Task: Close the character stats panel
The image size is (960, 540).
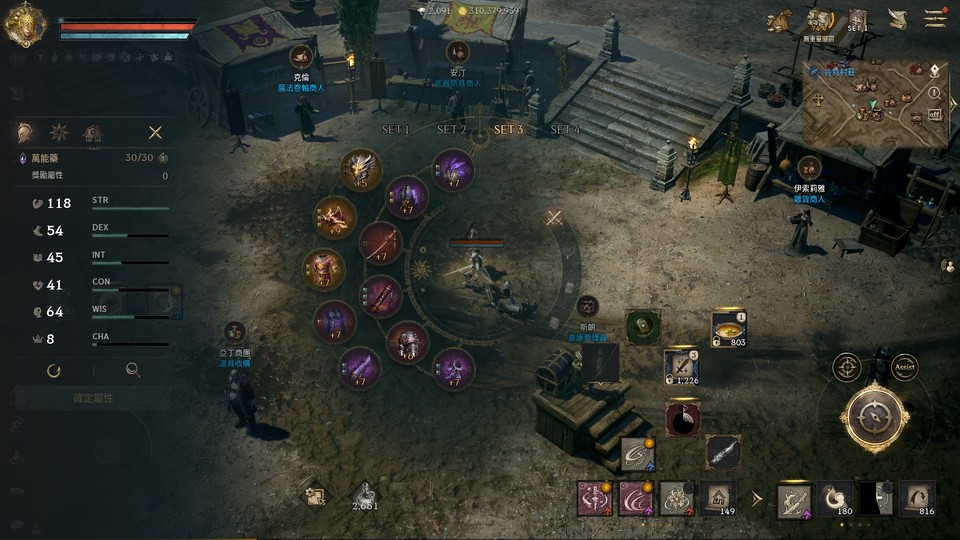Action: coord(155,132)
